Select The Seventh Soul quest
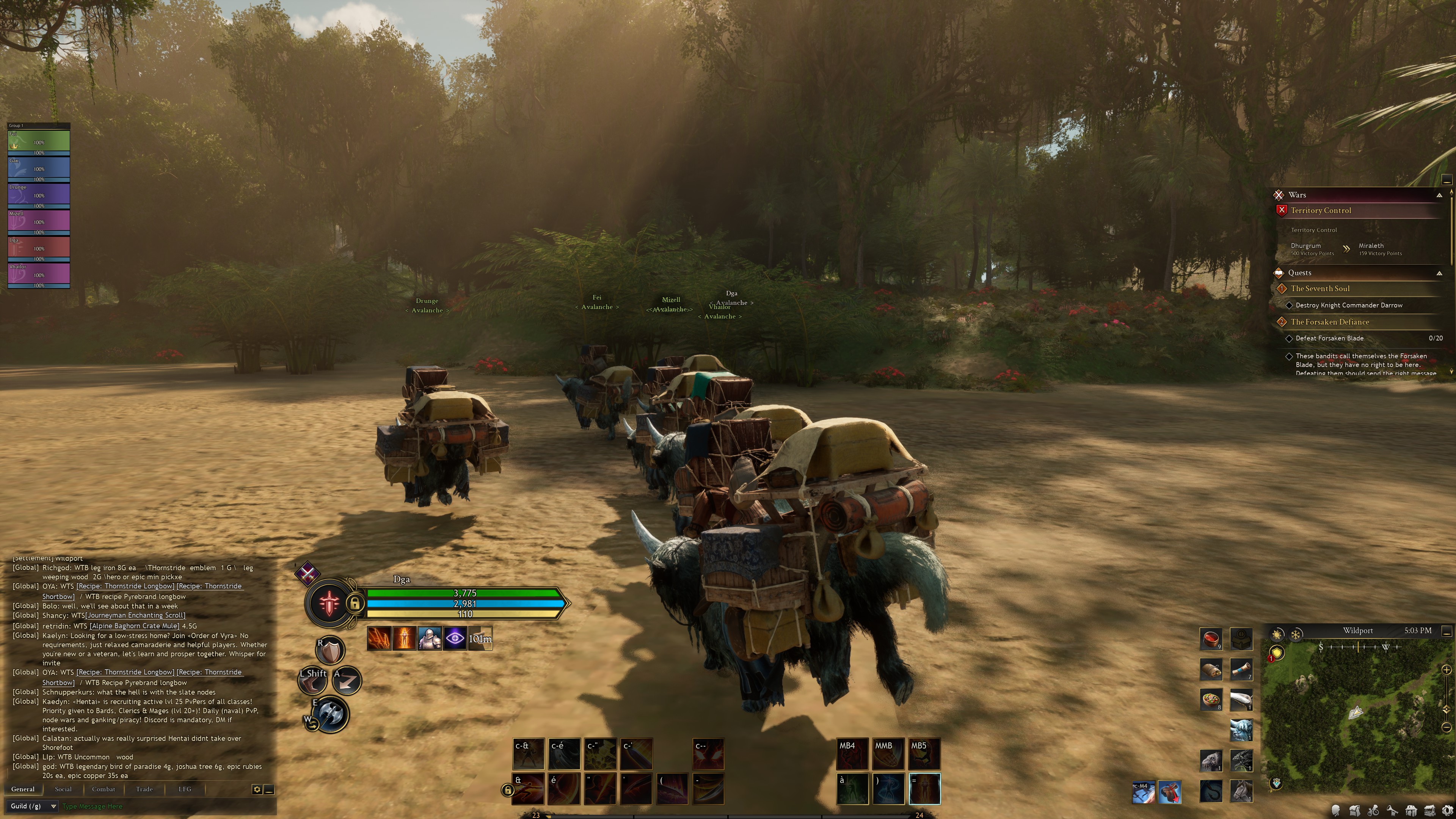 [1320, 288]
